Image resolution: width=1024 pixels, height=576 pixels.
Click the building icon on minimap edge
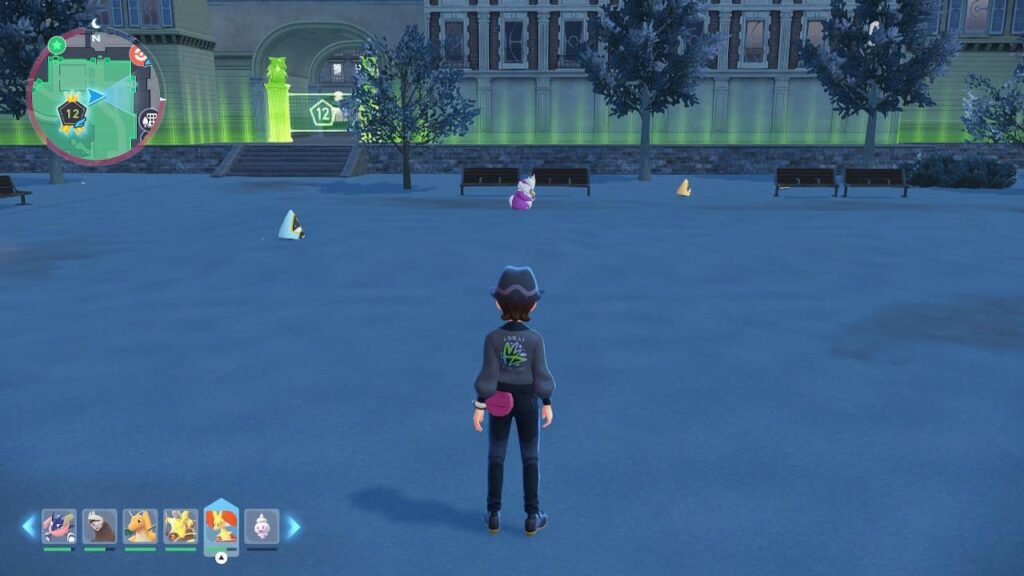(150, 120)
